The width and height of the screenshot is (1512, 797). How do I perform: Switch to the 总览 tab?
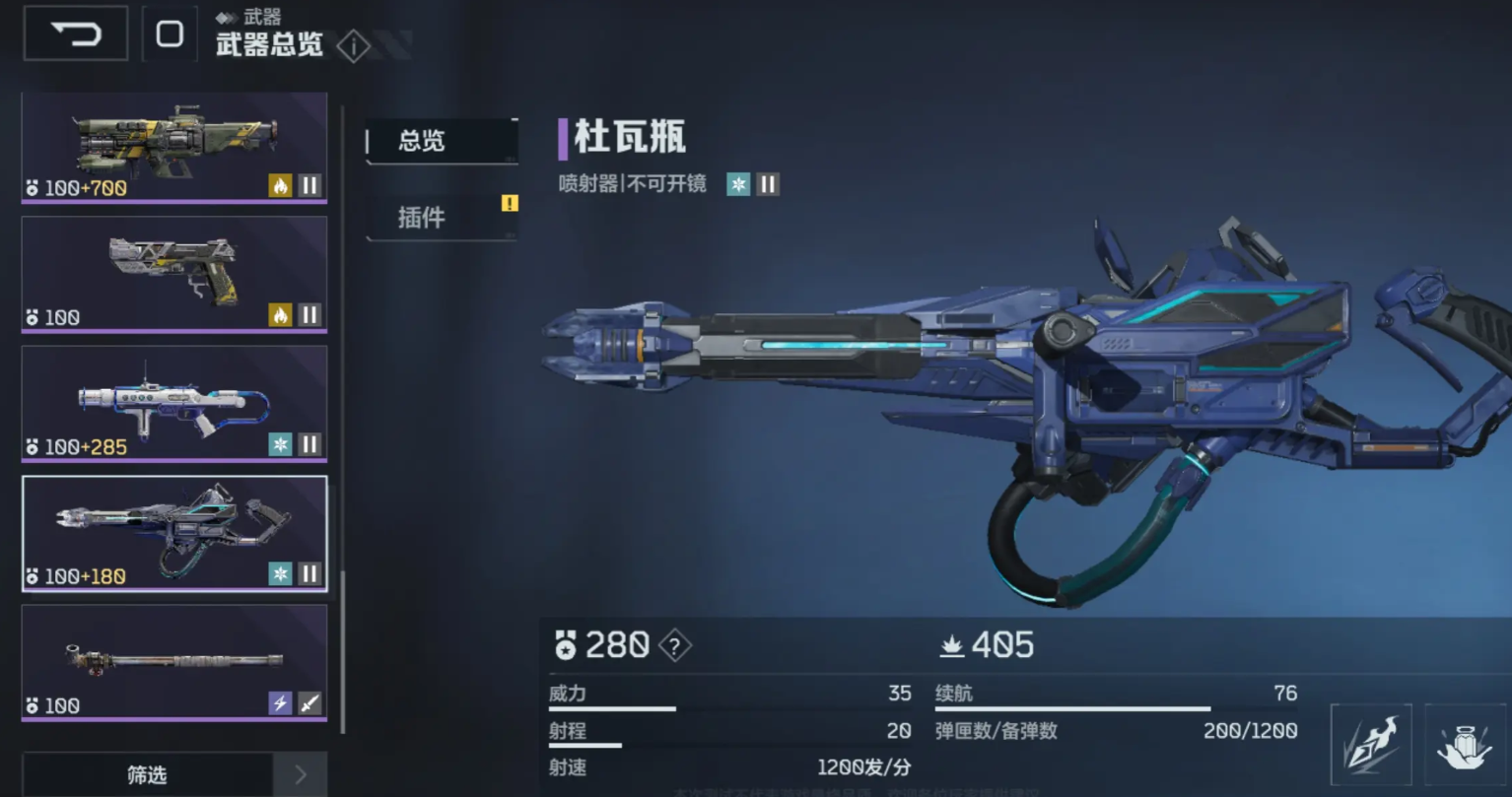click(441, 141)
